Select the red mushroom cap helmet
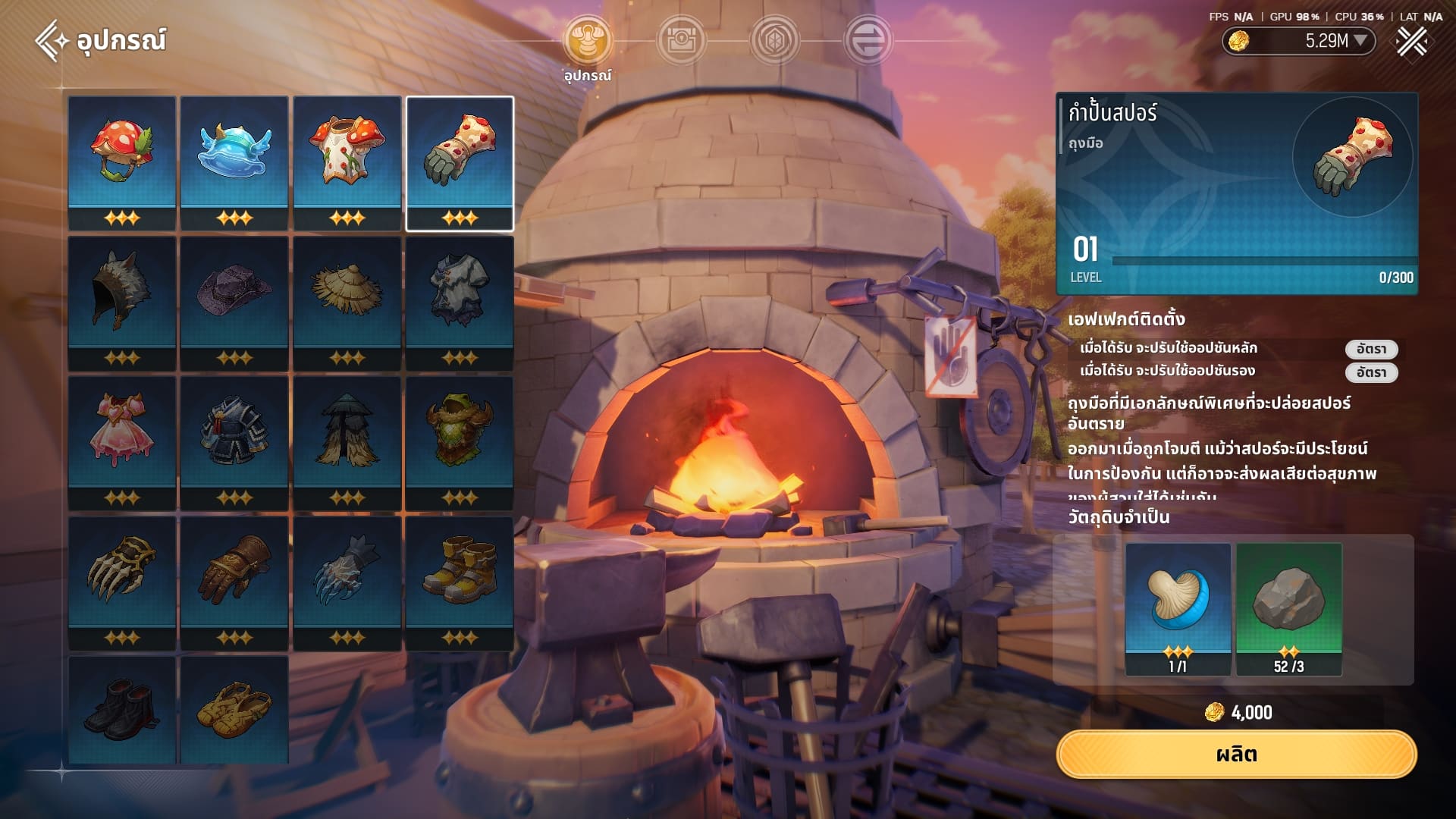The width and height of the screenshot is (1456, 819). click(x=121, y=162)
